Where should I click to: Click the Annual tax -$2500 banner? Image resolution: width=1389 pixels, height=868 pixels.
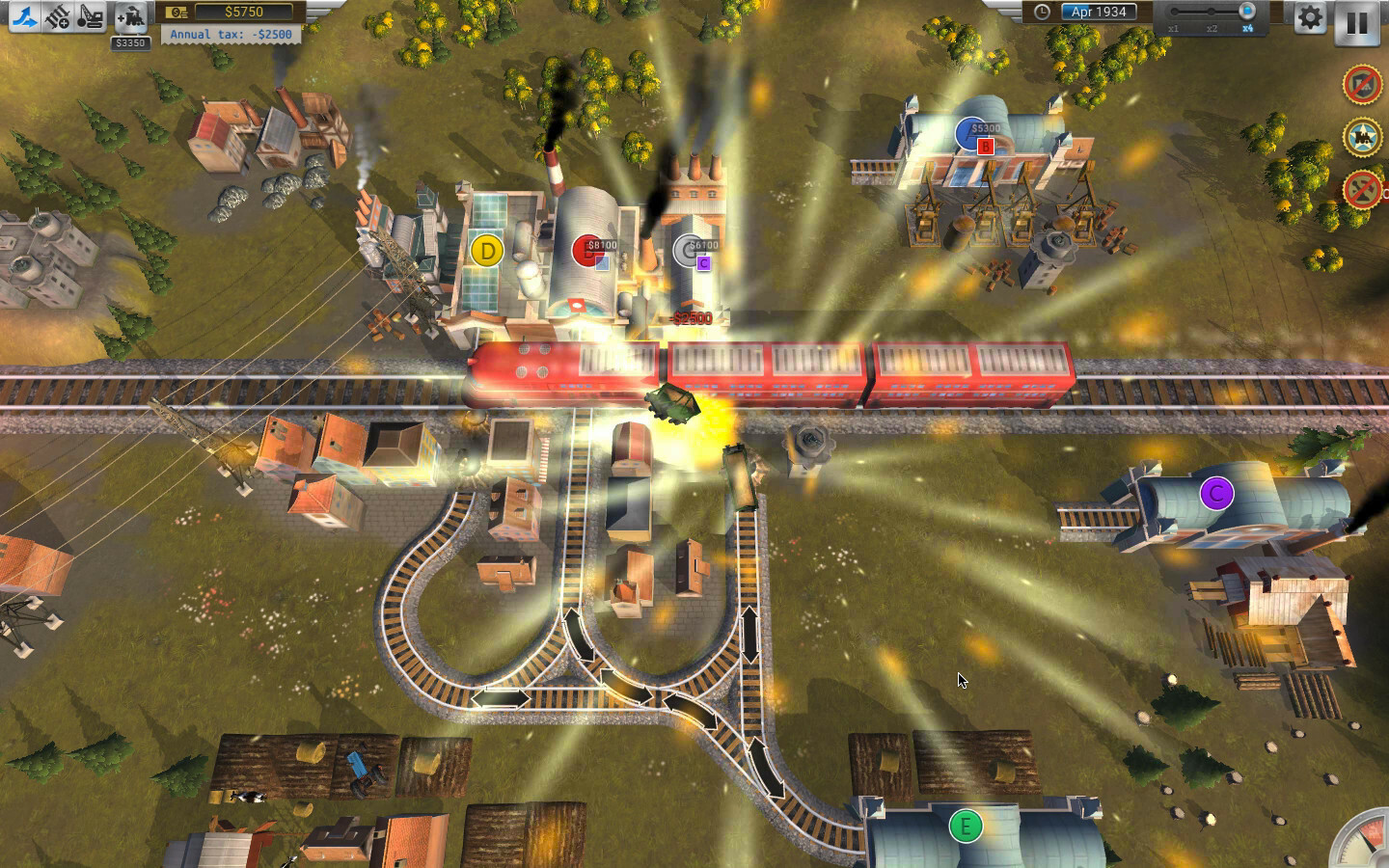(x=231, y=35)
